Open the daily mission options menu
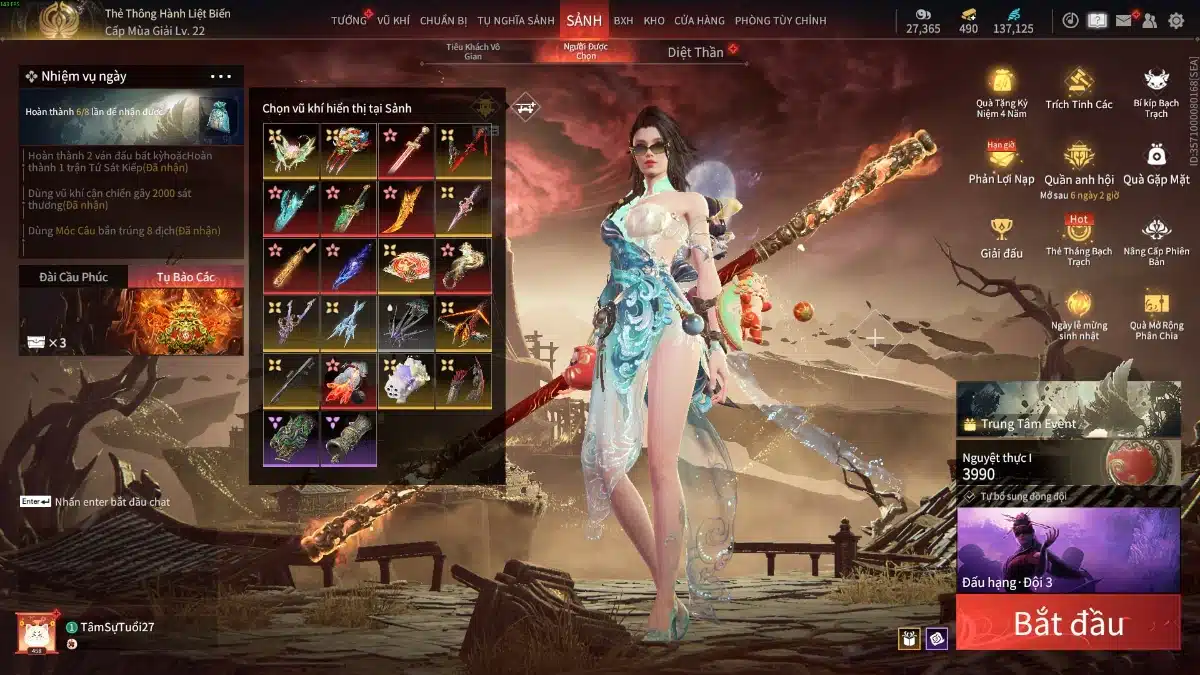Screen dimensions: 1200x675 220,76
